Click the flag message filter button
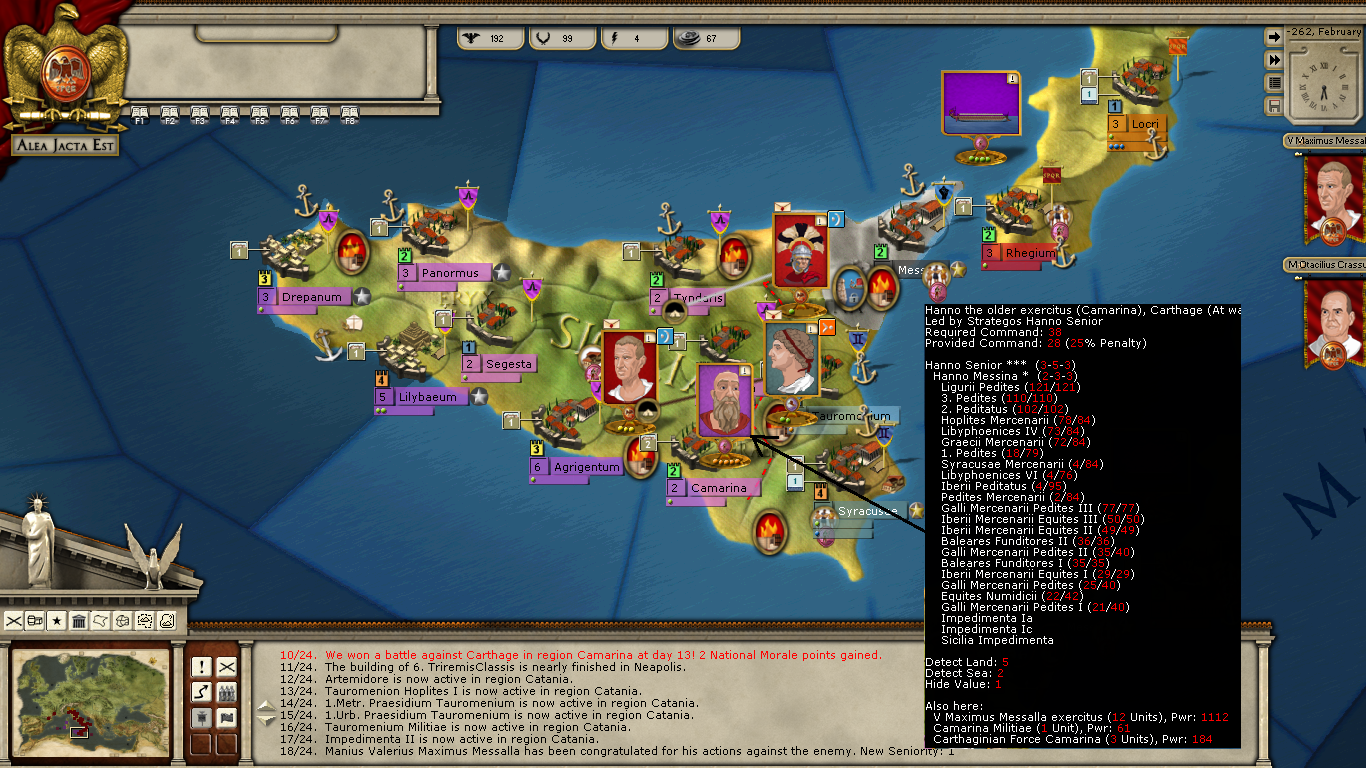 [227, 717]
